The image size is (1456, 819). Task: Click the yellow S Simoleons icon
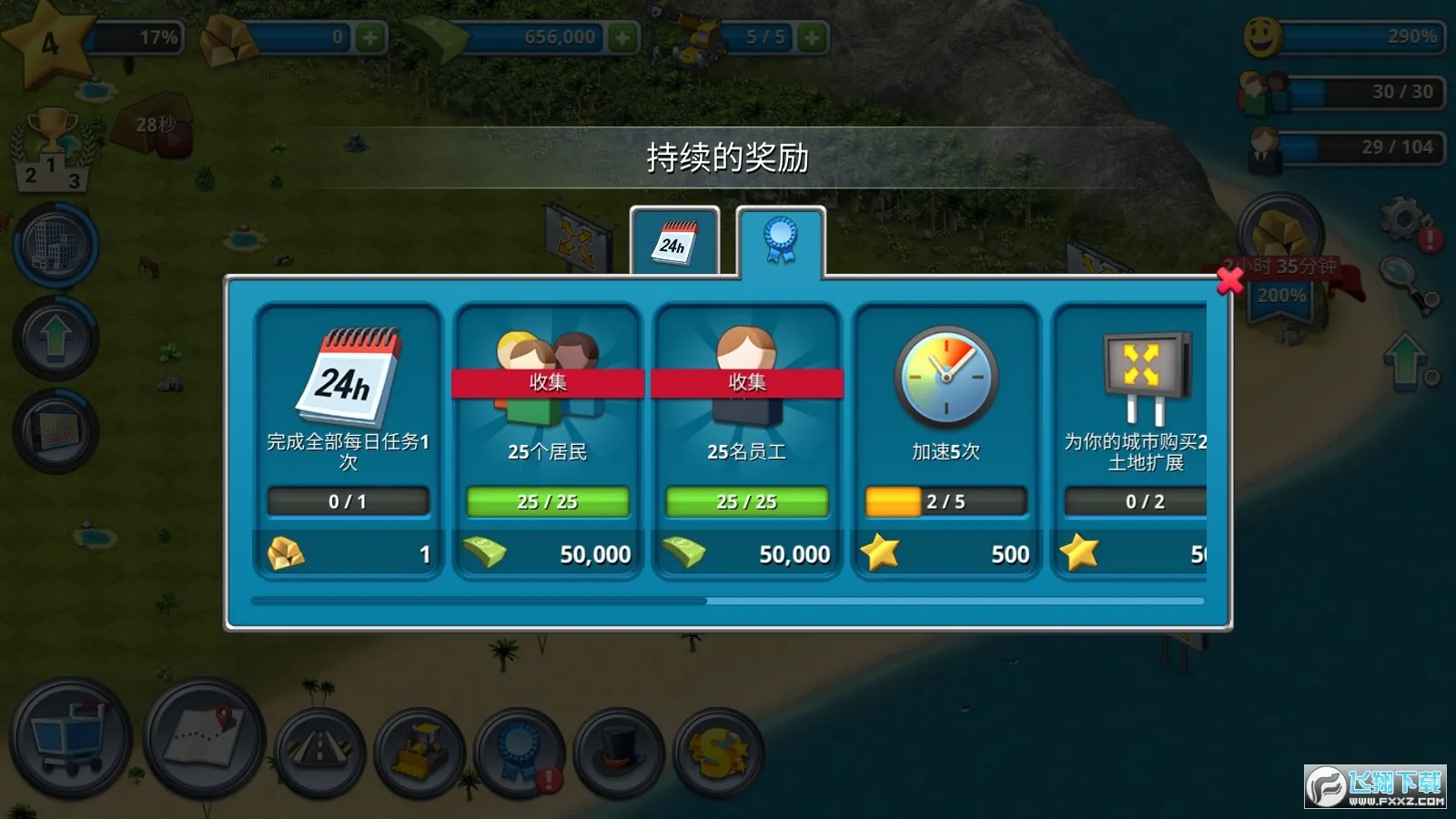(x=716, y=753)
